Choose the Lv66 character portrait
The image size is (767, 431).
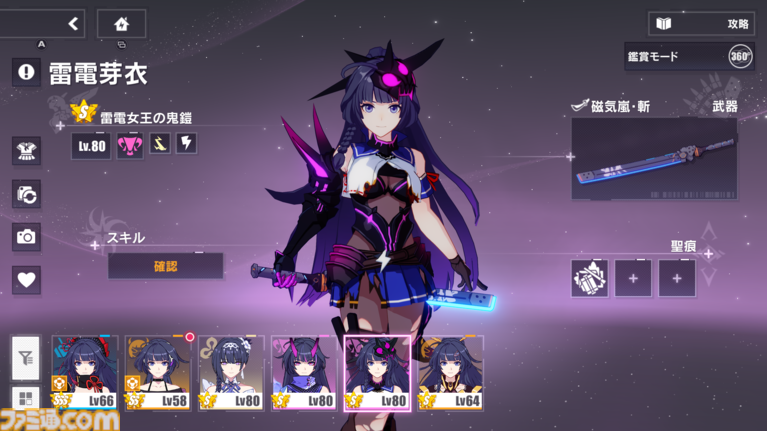85,374
